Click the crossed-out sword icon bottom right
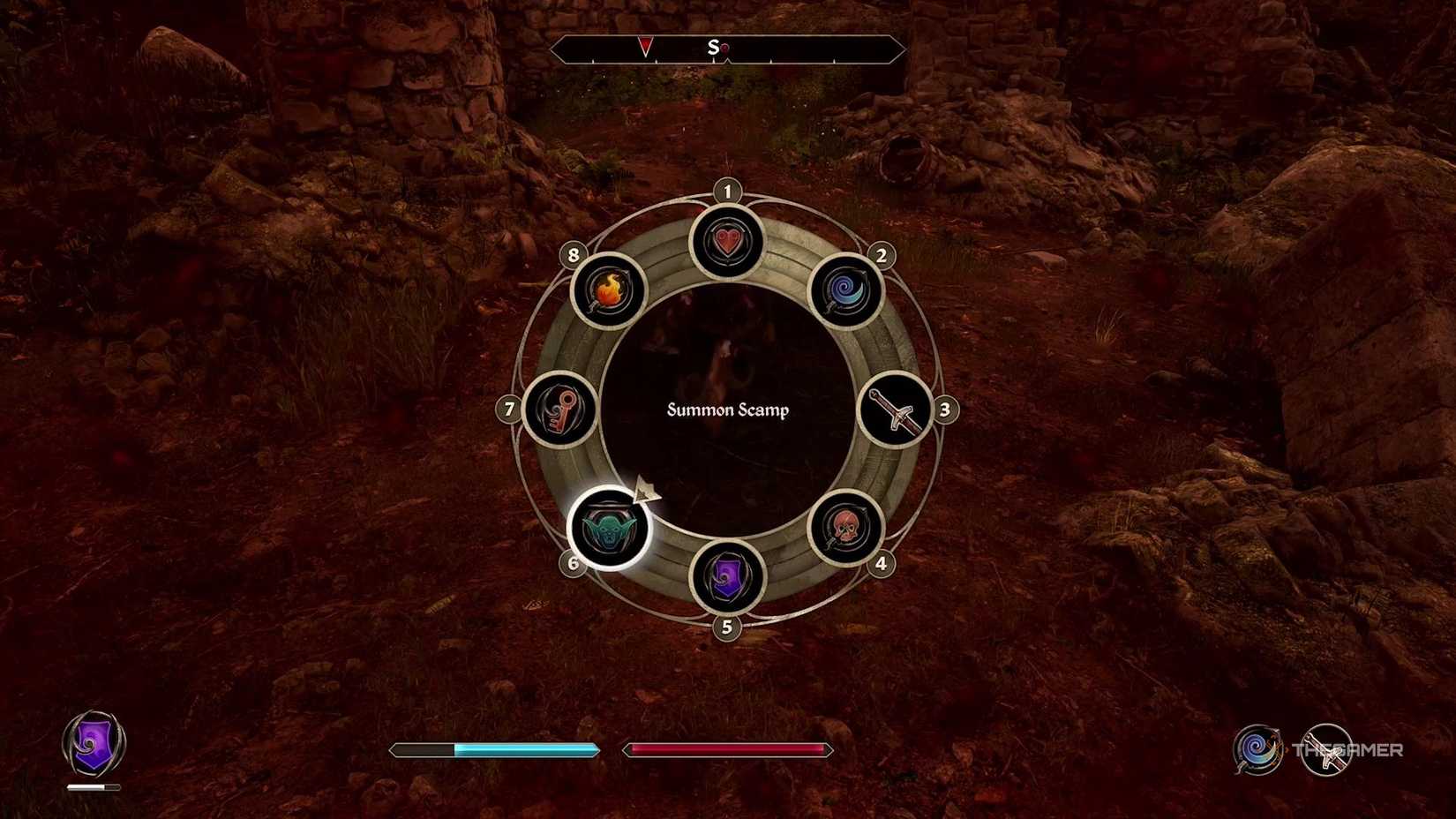Image resolution: width=1456 pixels, height=819 pixels. pos(1327,749)
